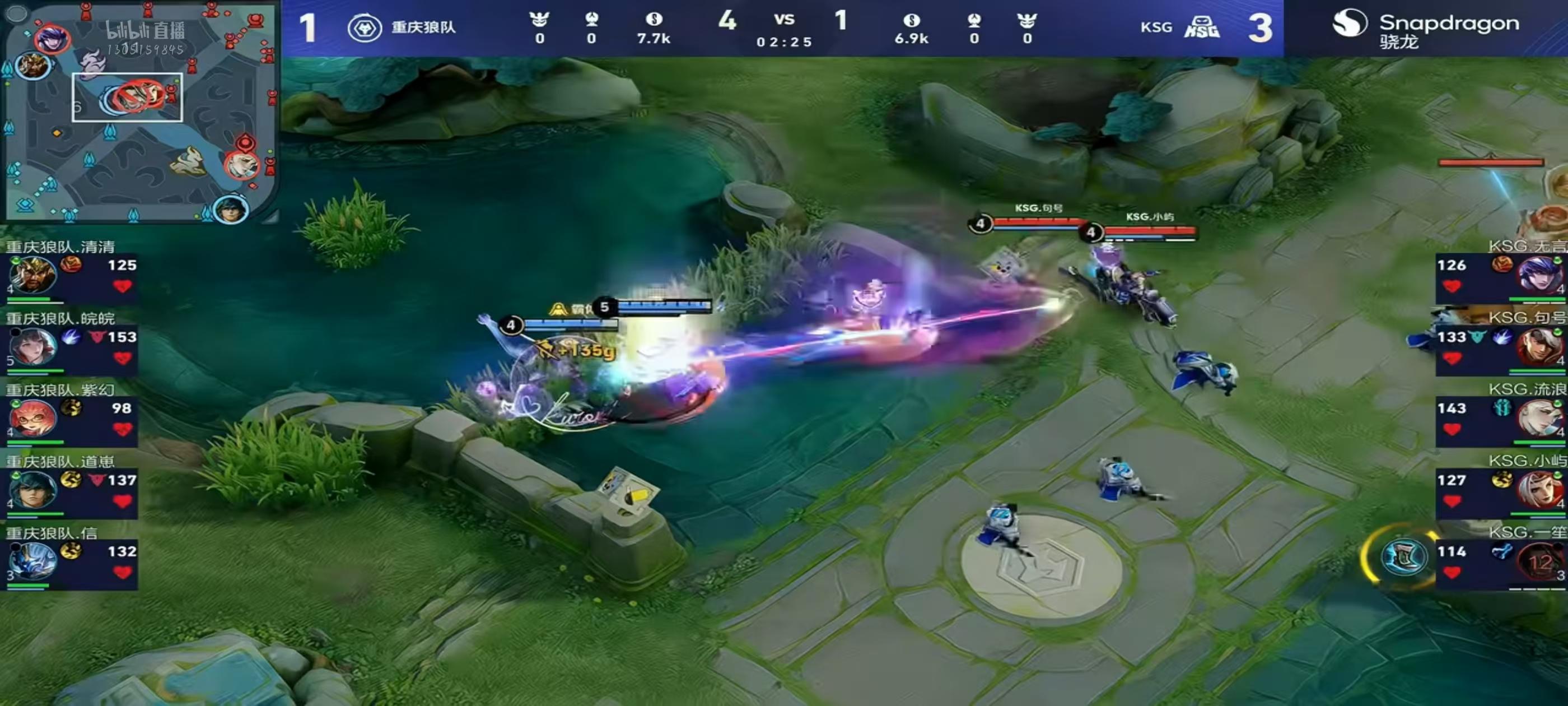Select KSG.流浪's hero portrait

(x=1540, y=419)
